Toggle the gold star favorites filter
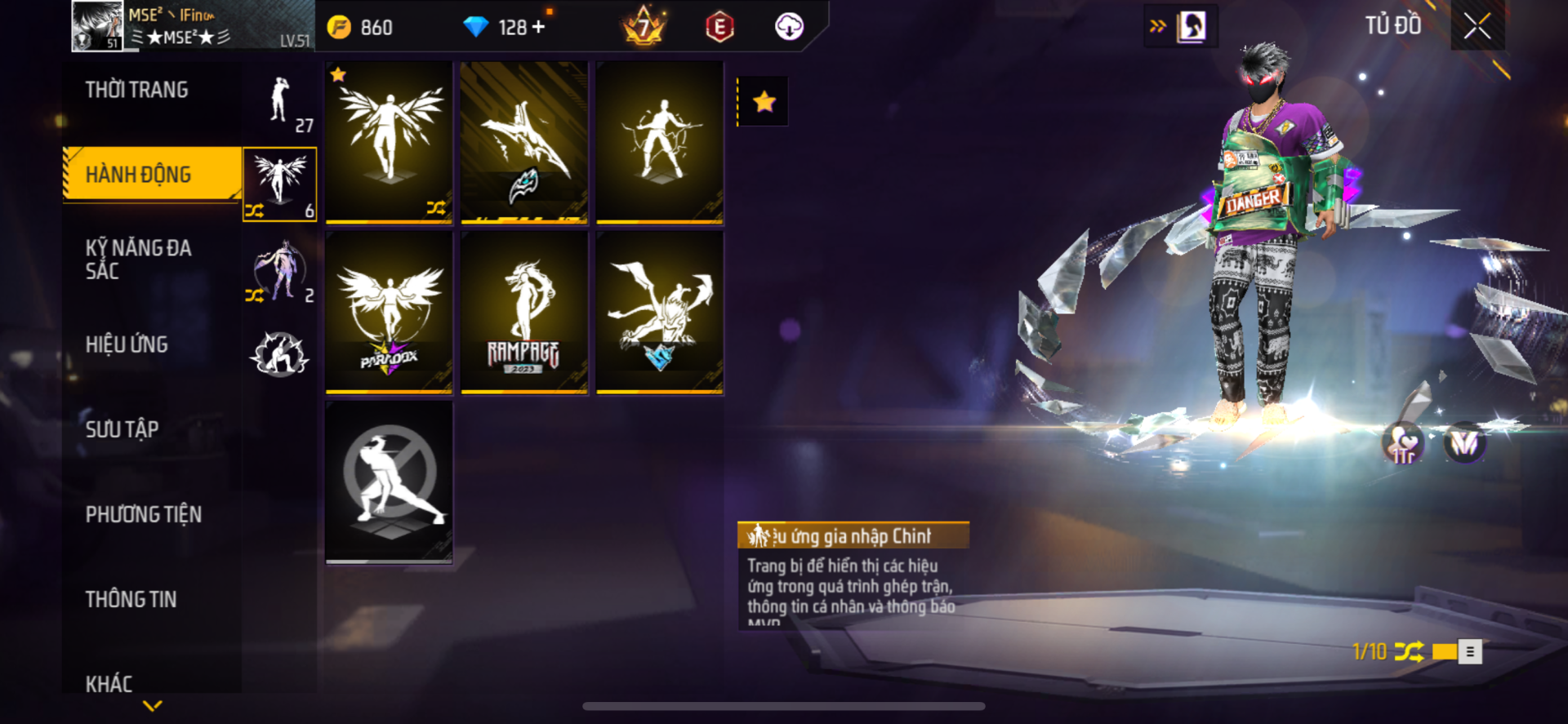Screen dimensions: 1568x724 [x=764, y=102]
